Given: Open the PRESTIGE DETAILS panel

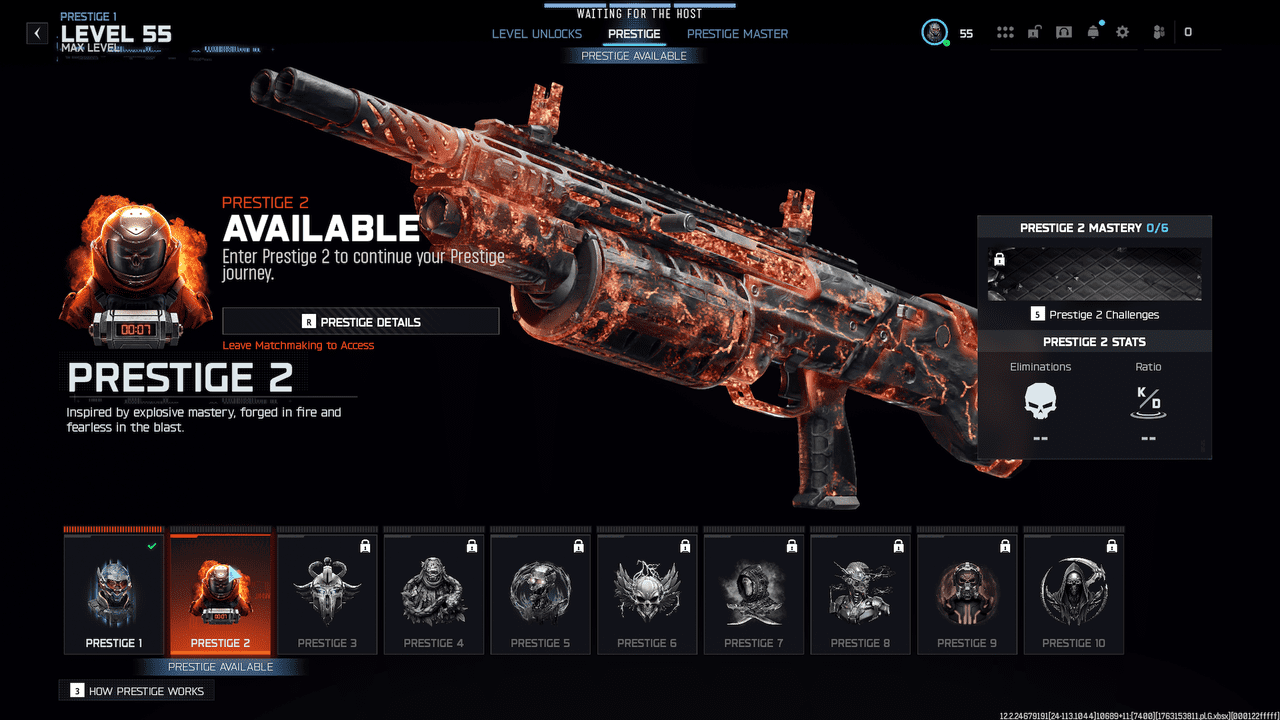Looking at the screenshot, I should coord(360,320).
